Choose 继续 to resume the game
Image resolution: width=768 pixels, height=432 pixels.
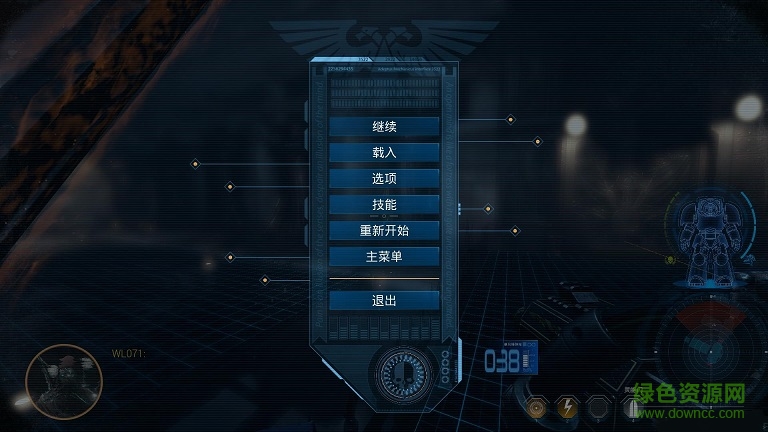(384, 127)
